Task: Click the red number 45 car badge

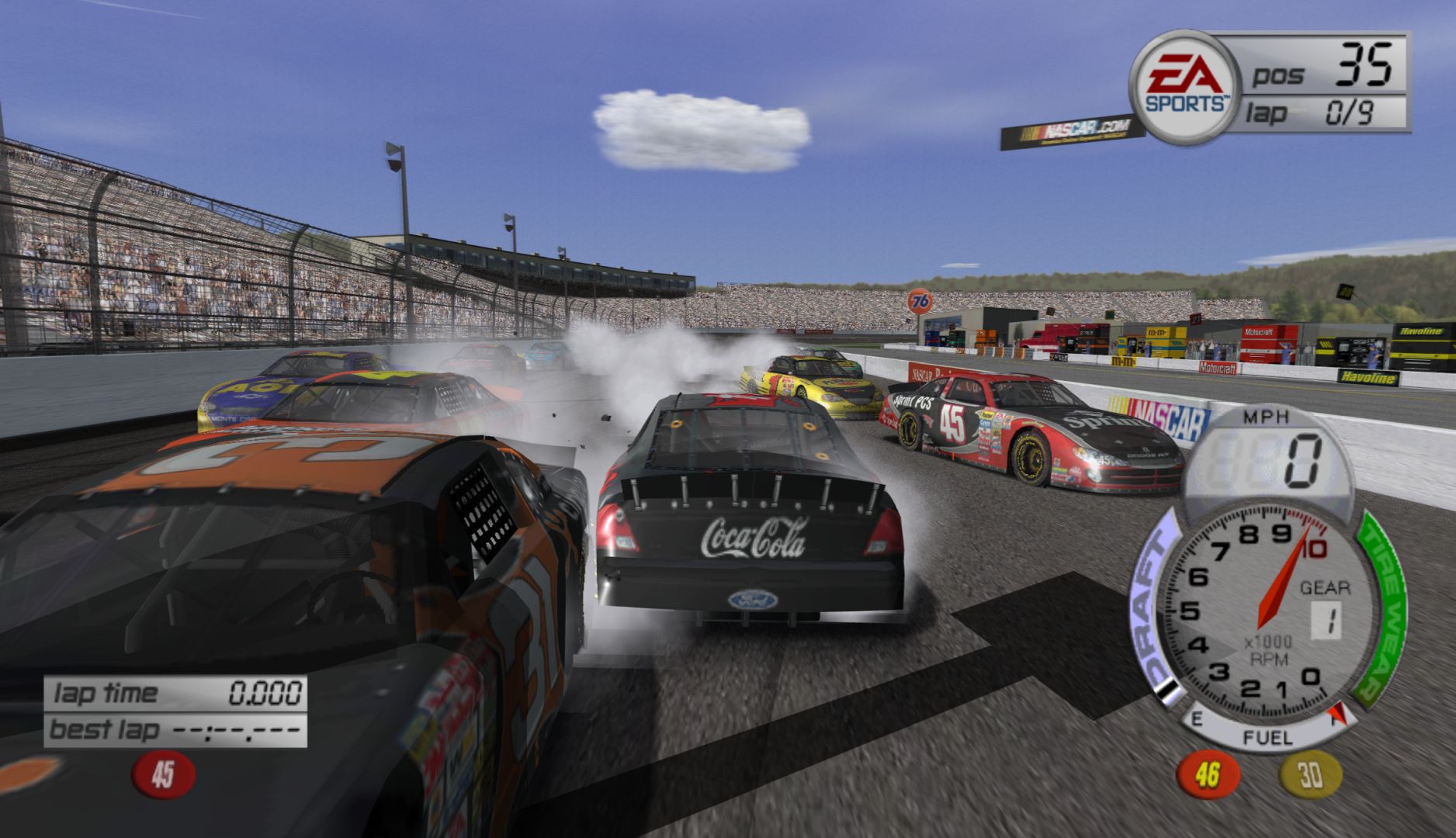Action: (162, 774)
